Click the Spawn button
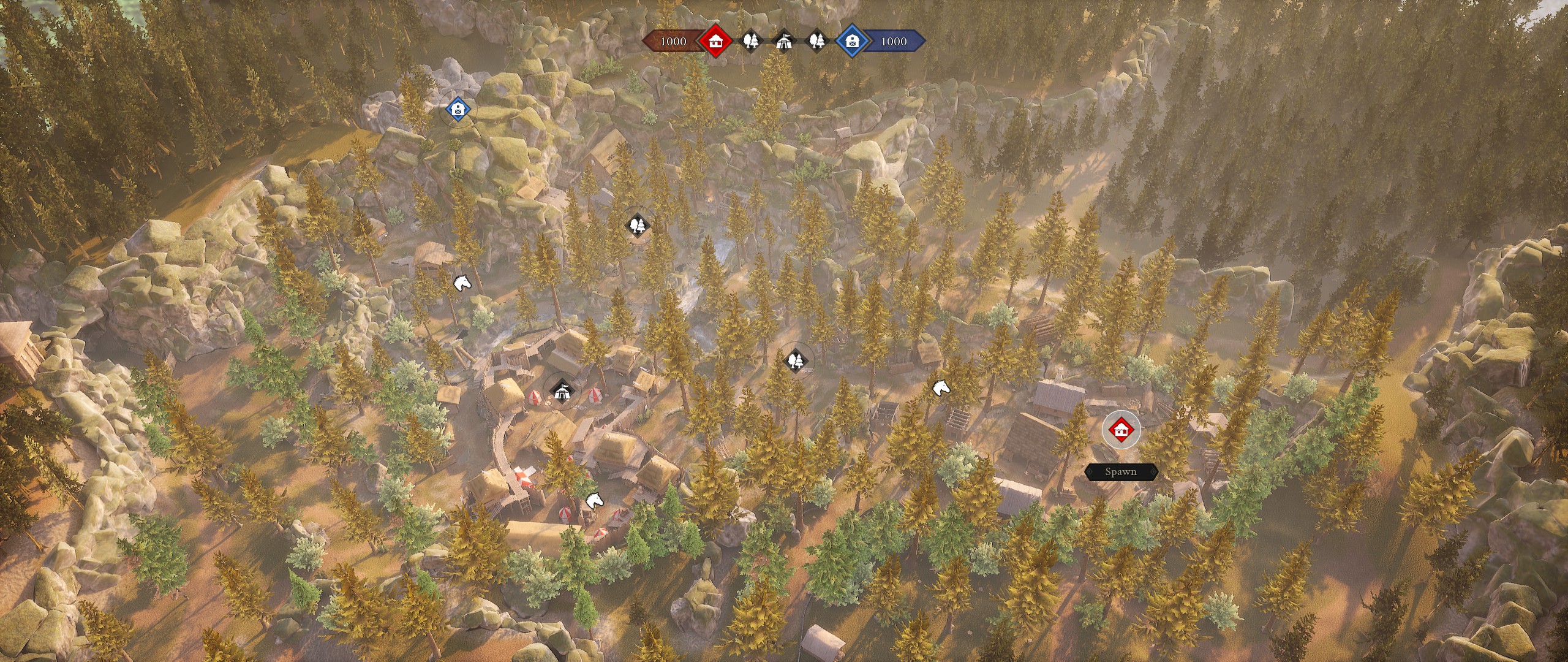 point(1121,472)
